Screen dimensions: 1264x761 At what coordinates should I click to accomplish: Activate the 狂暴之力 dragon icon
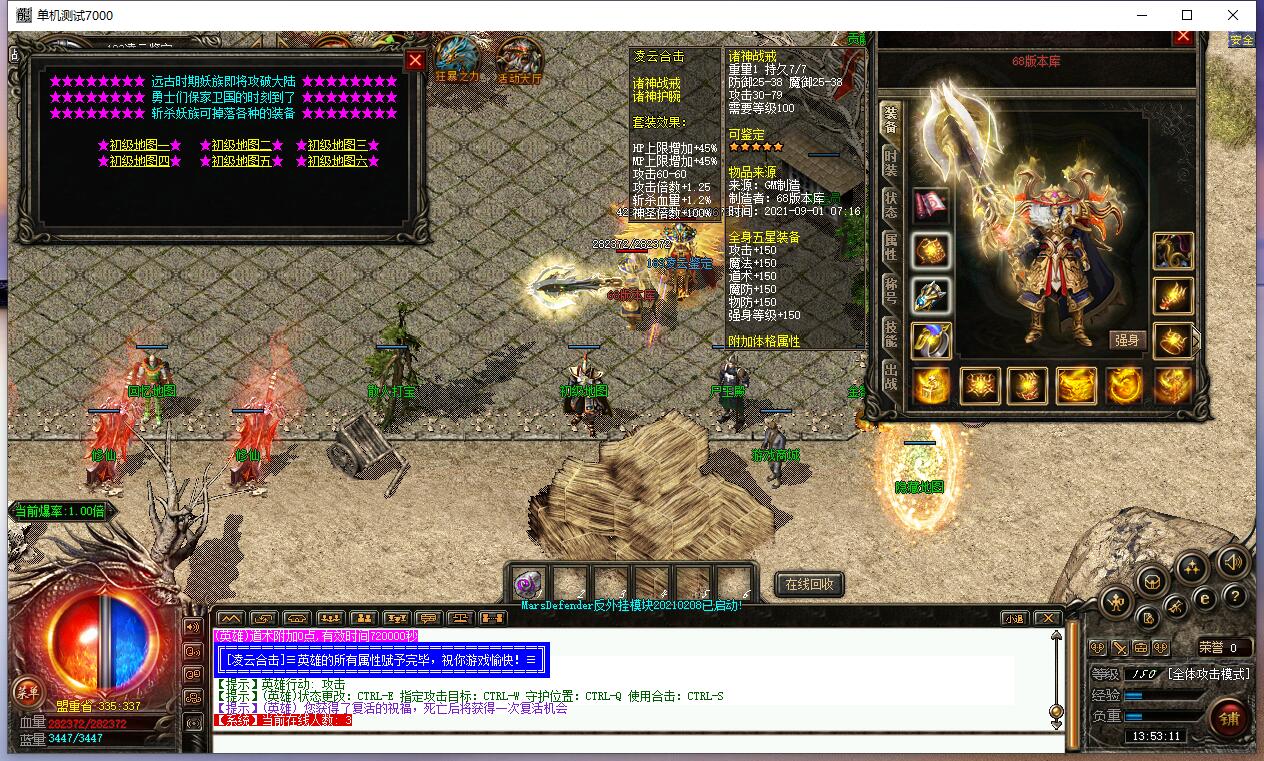(x=458, y=62)
